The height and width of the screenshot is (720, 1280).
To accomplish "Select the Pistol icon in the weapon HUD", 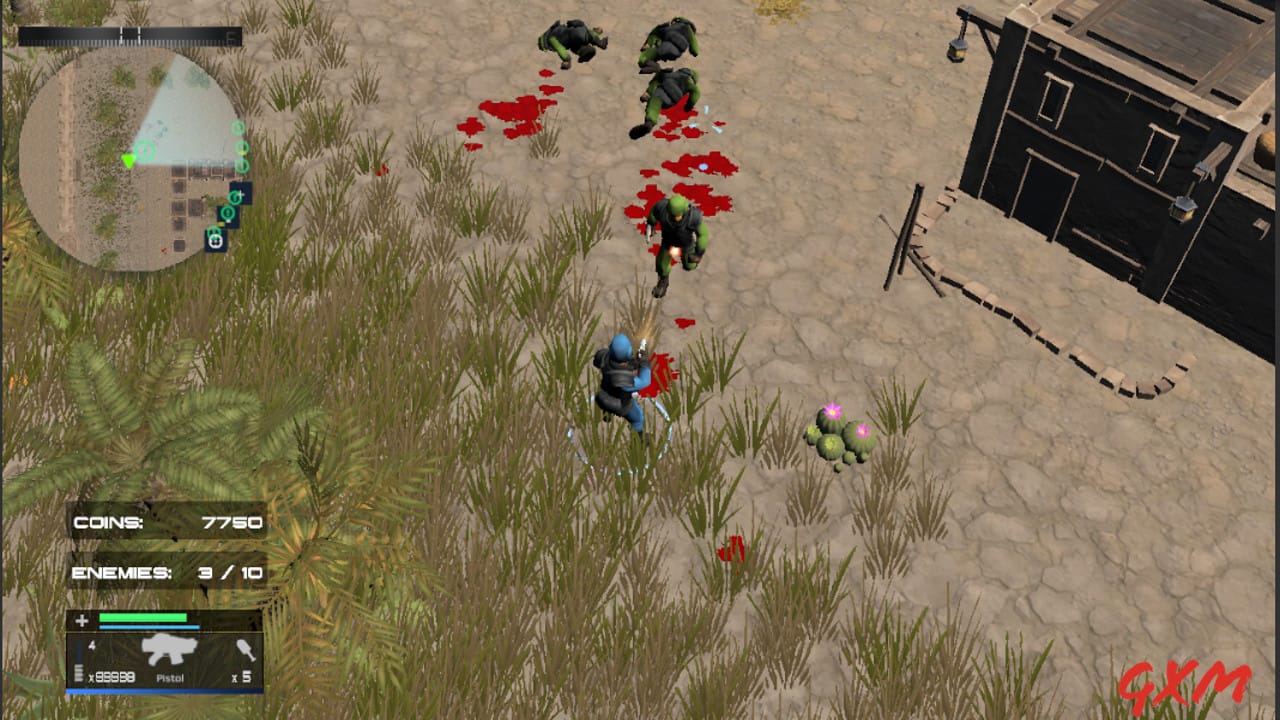I will pyautogui.click(x=170, y=652).
